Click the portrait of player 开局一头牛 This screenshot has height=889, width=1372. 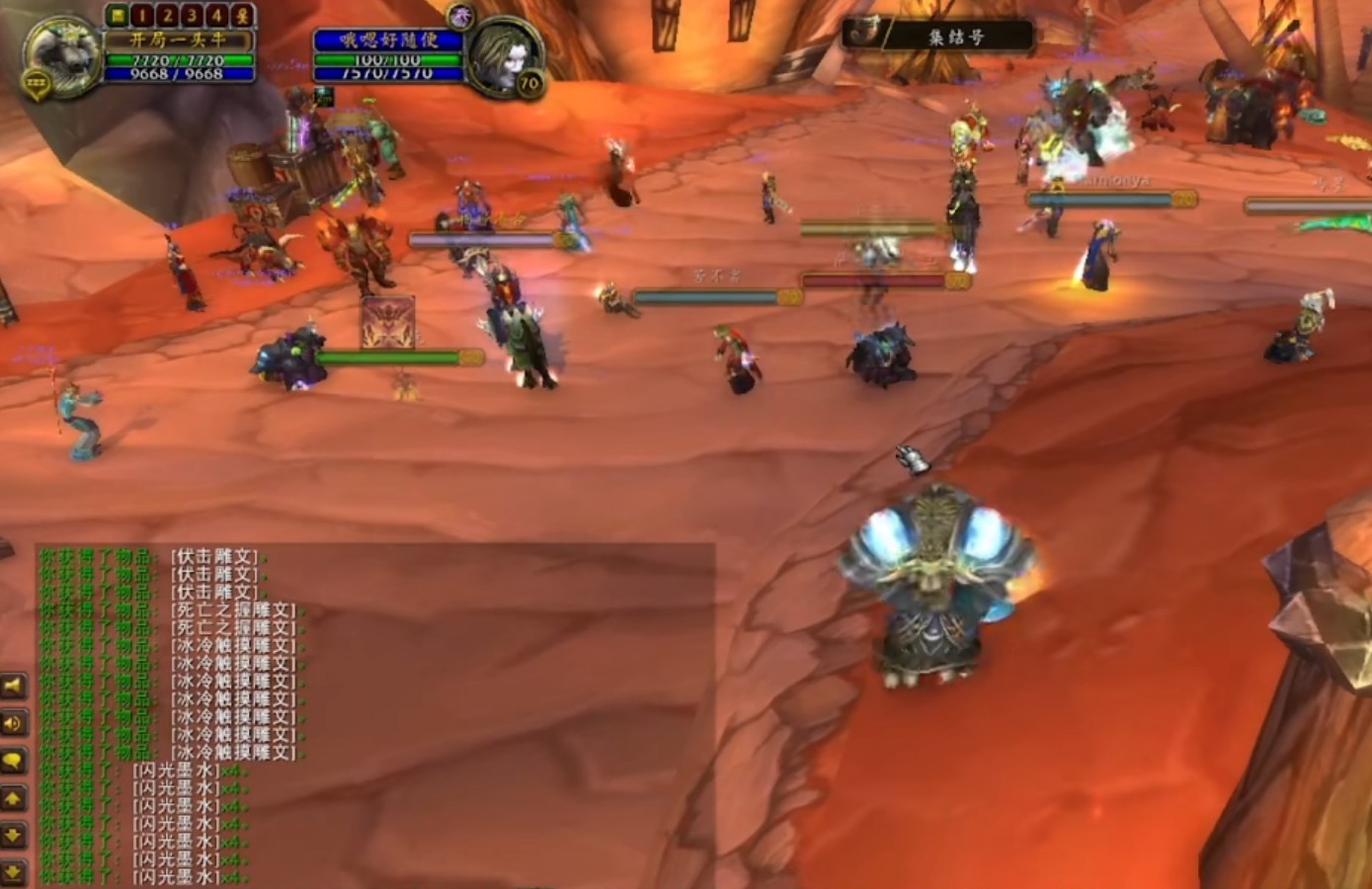tap(59, 59)
